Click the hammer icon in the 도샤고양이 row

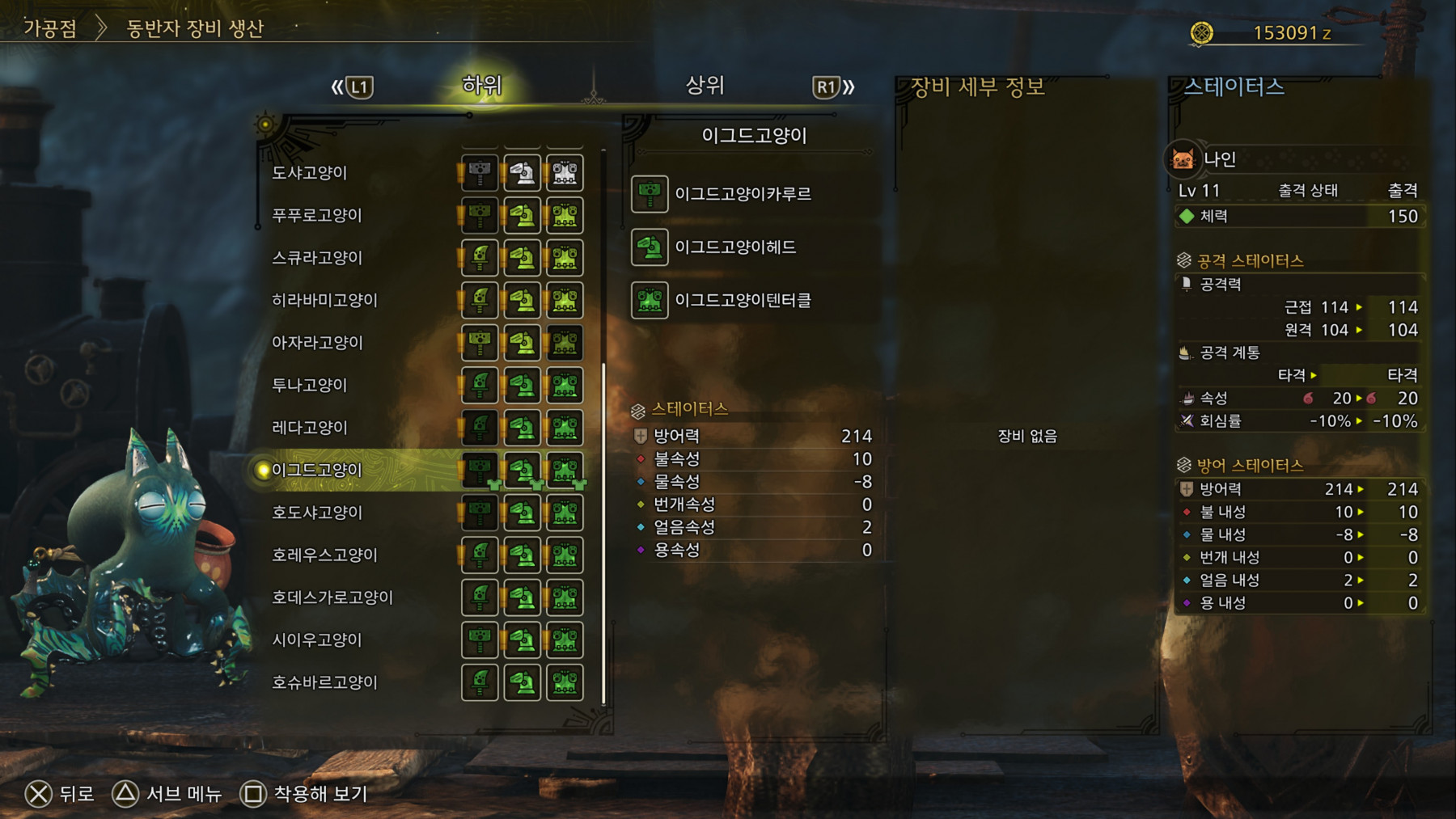[x=479, y=172]
